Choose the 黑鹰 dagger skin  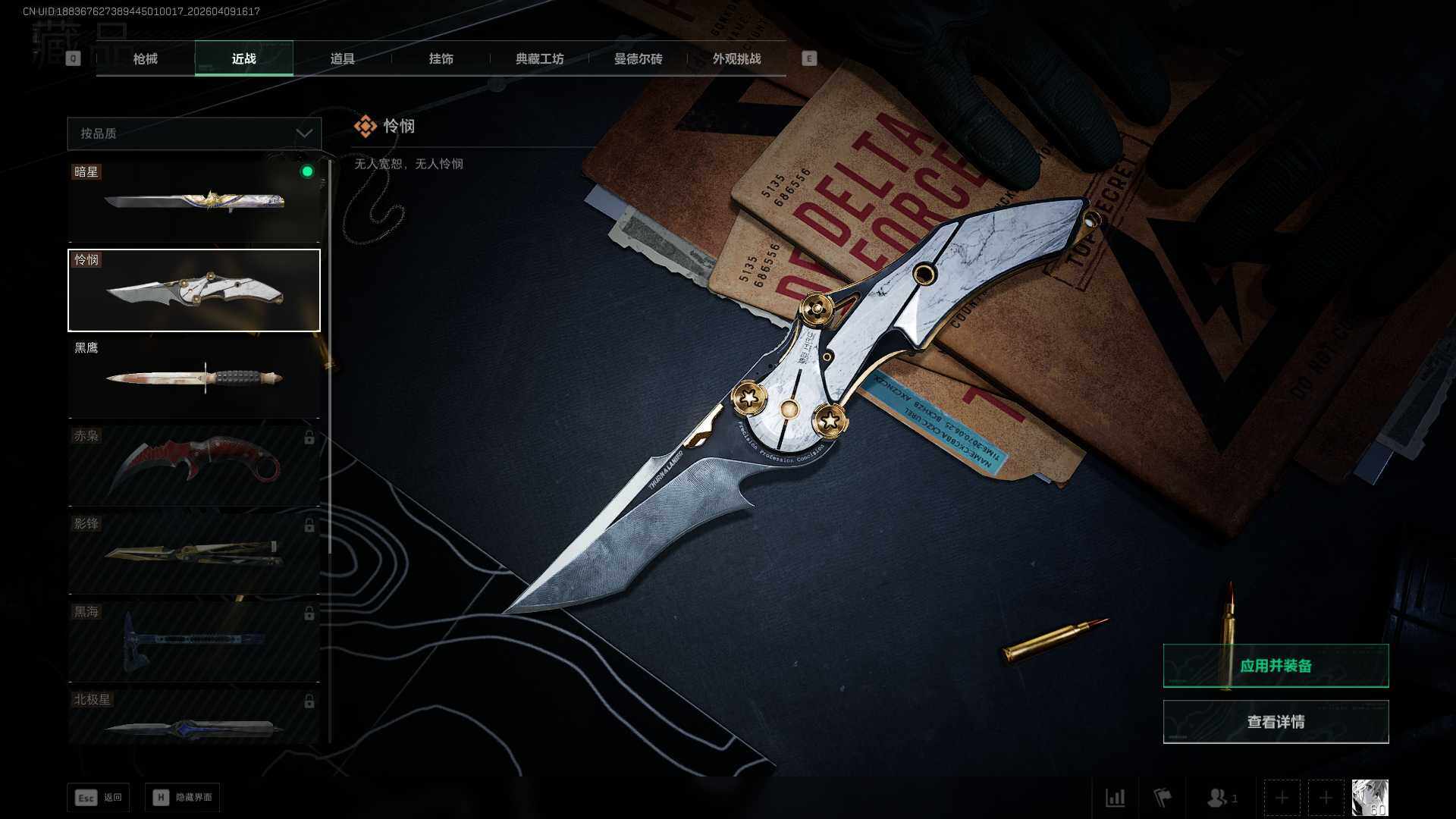coord(194,378)
